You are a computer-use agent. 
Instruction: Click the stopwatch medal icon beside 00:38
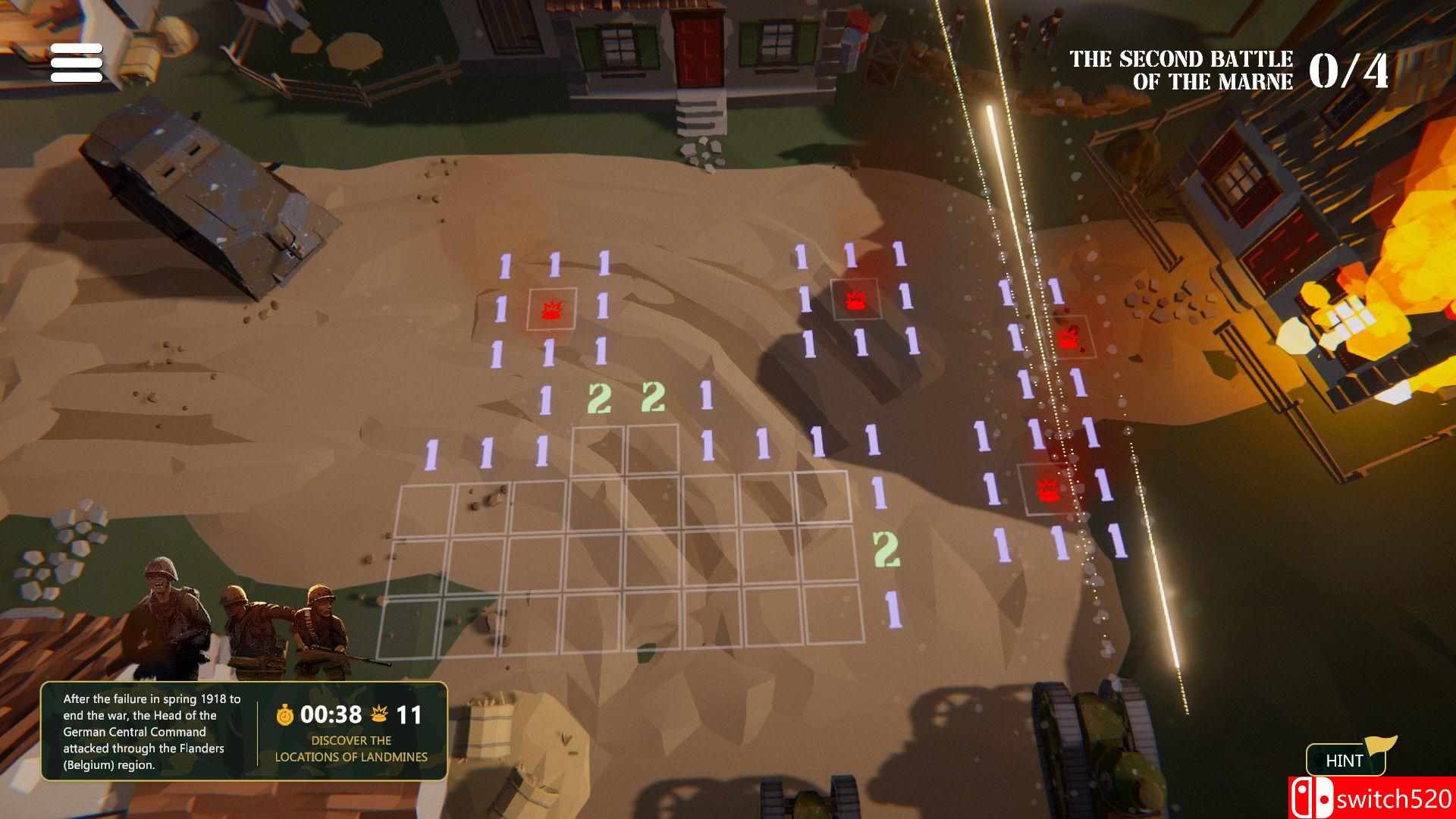click(284, 713)
